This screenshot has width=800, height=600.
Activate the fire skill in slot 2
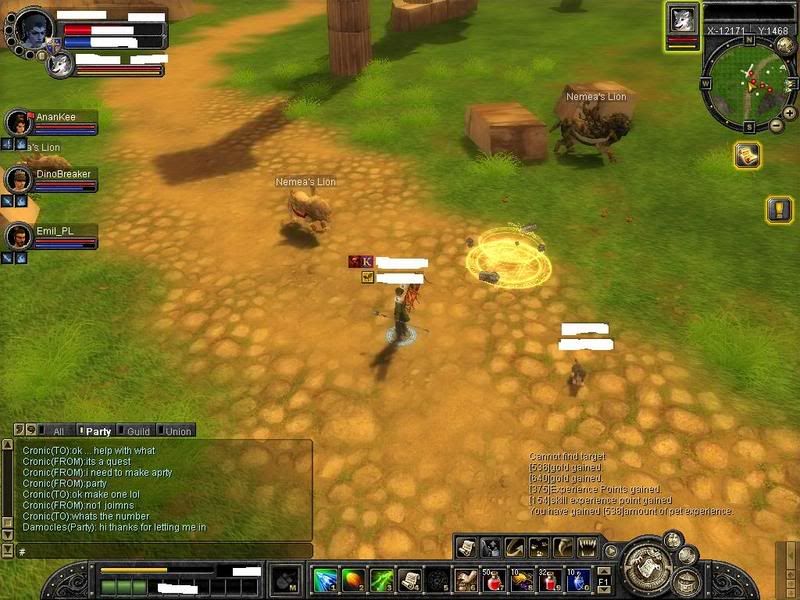(353, 579)
